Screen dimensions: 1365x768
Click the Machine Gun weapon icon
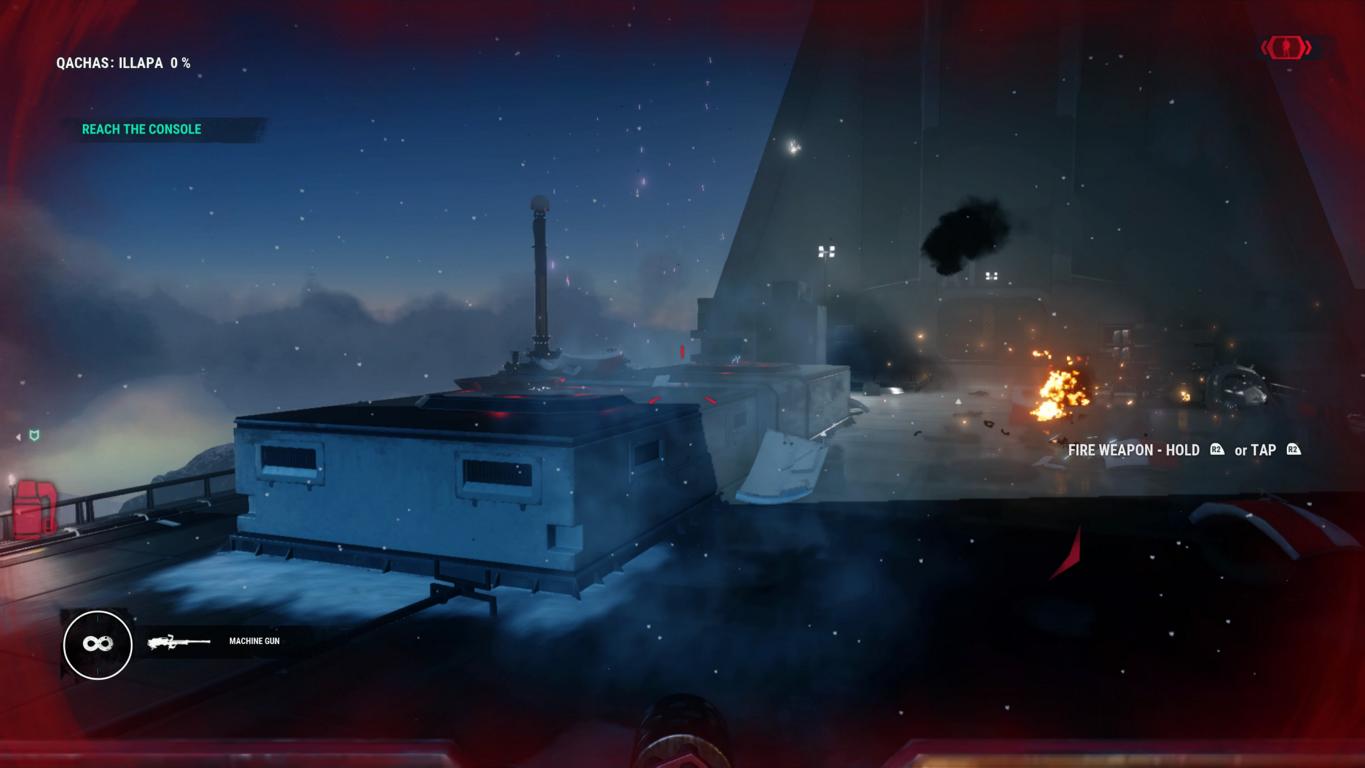coord(179,642)
